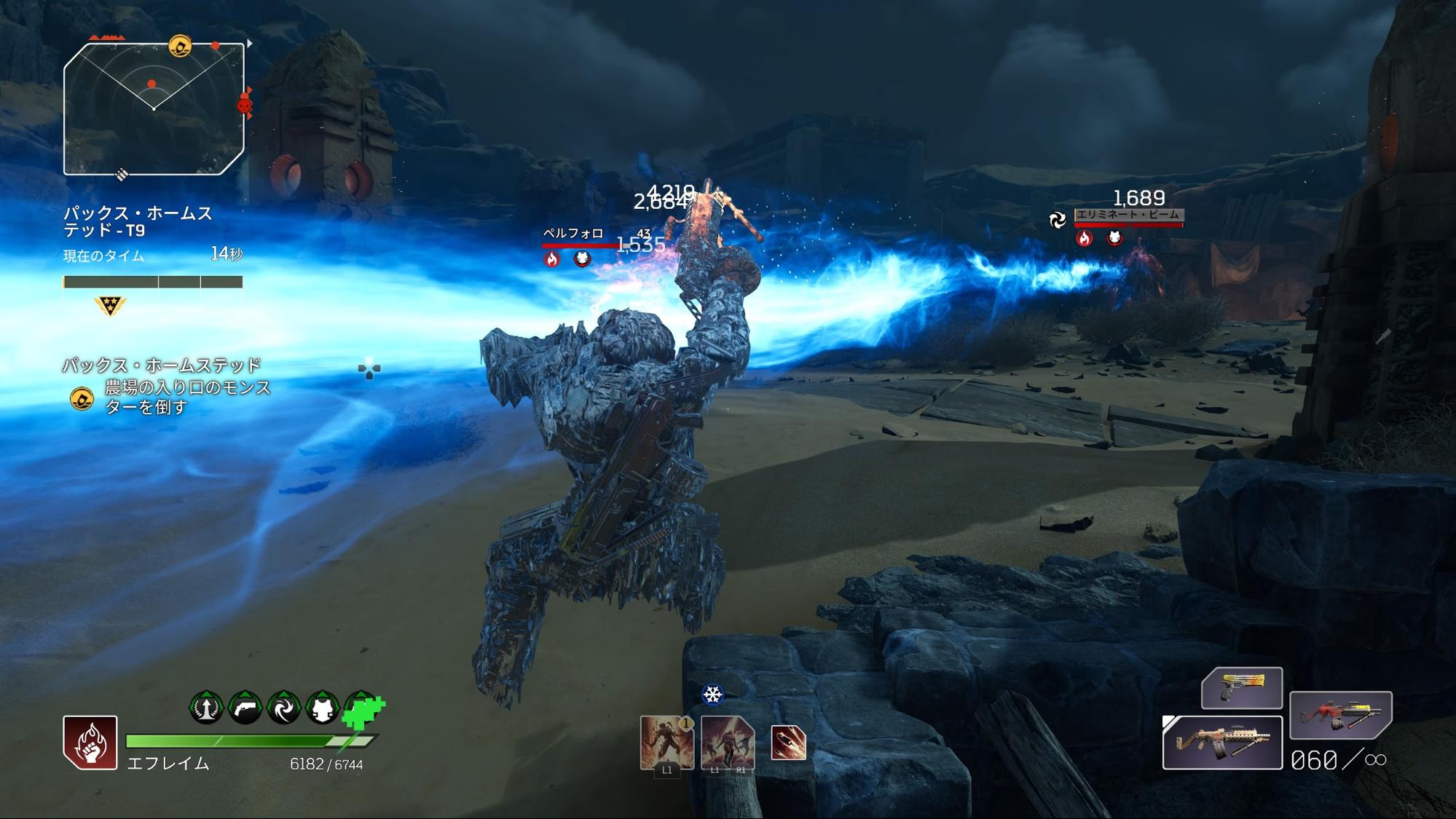This screenshot has height=819, width=1456.
Task: Click the yellow objective marker on minimap
Action: pos(180,47)
